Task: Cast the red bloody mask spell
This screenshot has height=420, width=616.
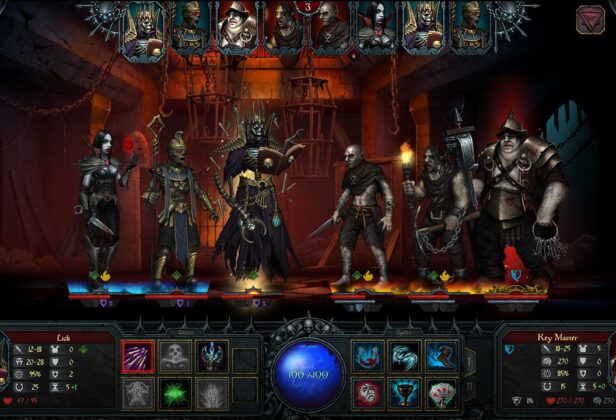Action: pos(367,393)
